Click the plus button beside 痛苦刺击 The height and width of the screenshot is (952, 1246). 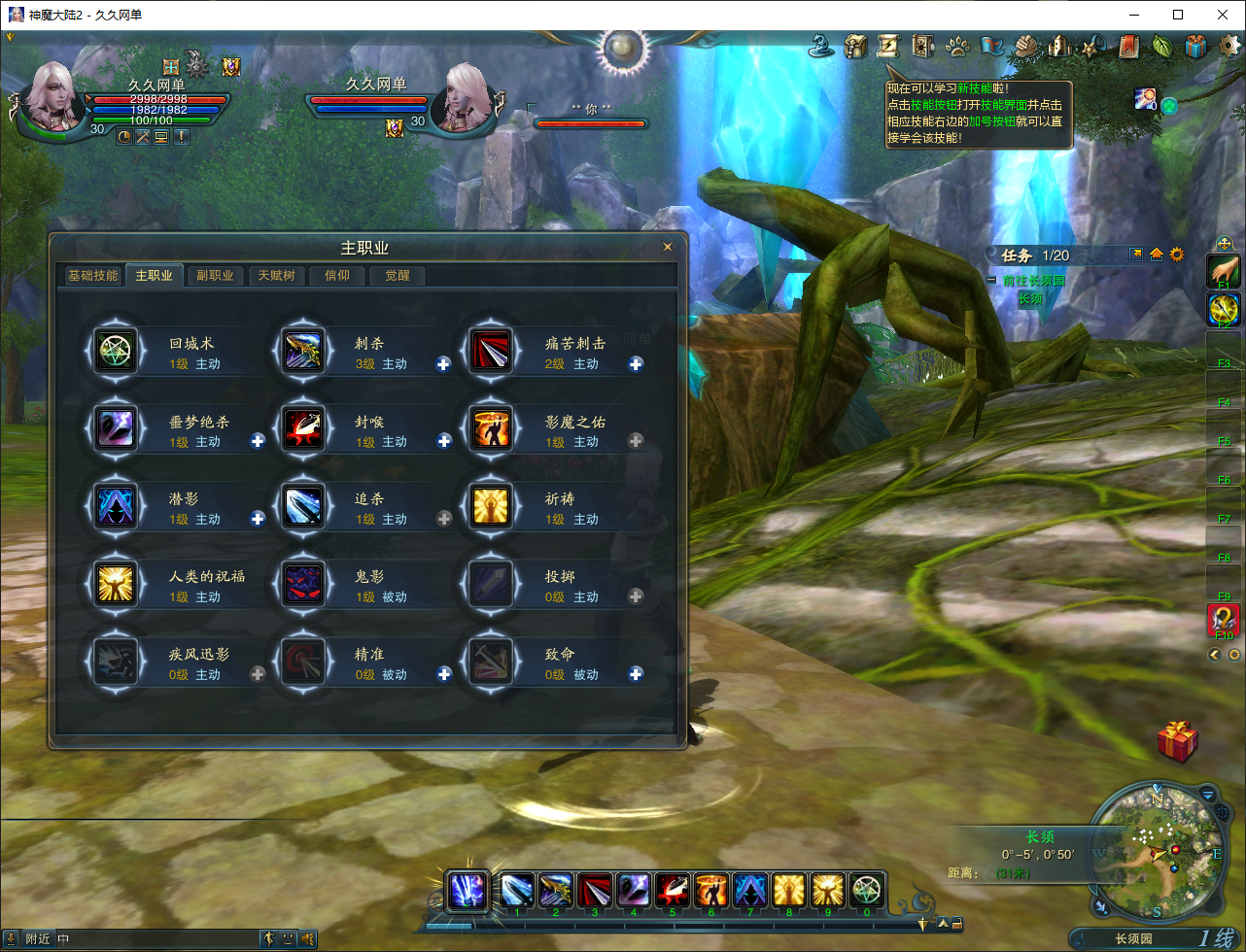(636, 364)
